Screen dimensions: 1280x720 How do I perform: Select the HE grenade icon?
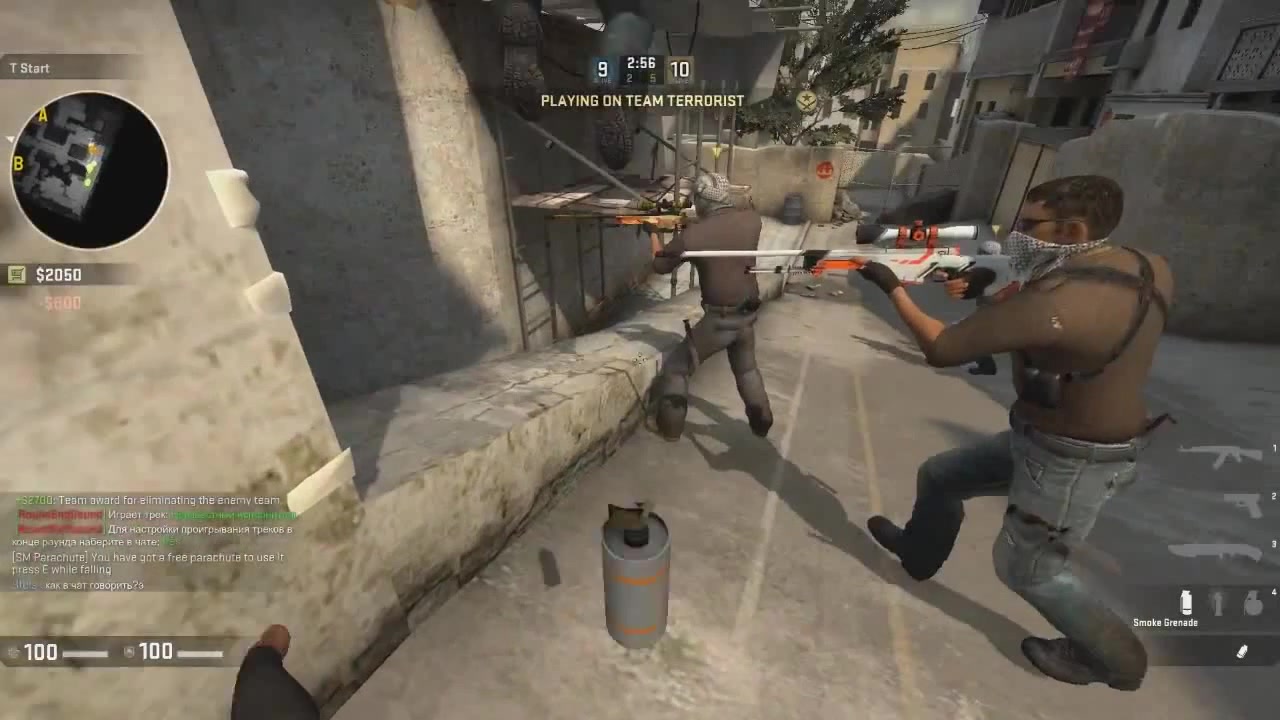coord(1252,602)
